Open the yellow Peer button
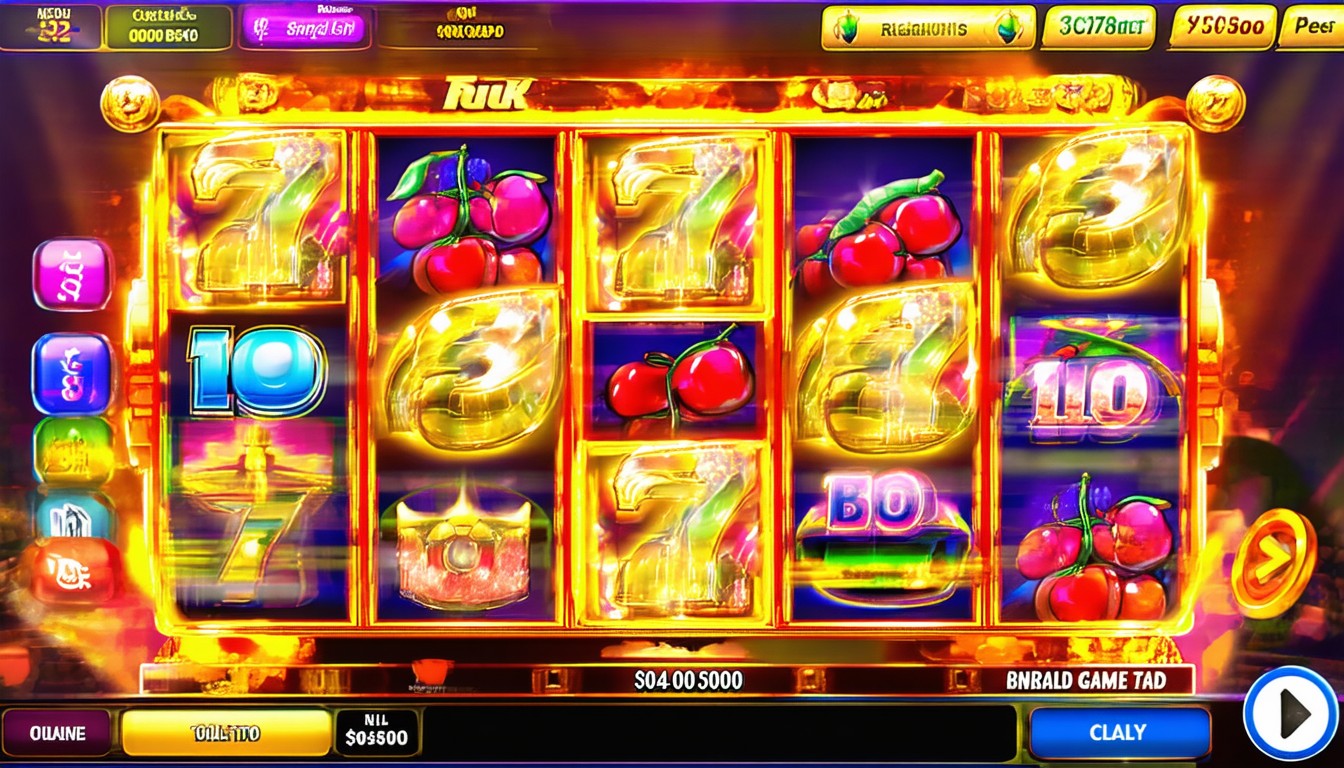 pyautogui.click(x=1312, y=27)
